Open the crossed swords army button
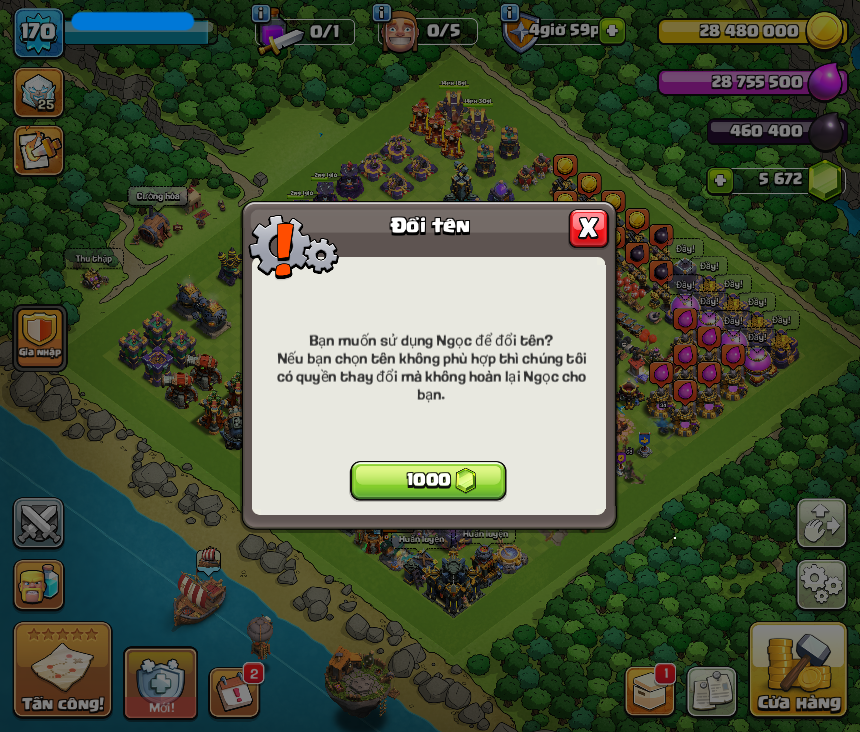The width and height of the screenshot is (860, 732). click(39, 522)
